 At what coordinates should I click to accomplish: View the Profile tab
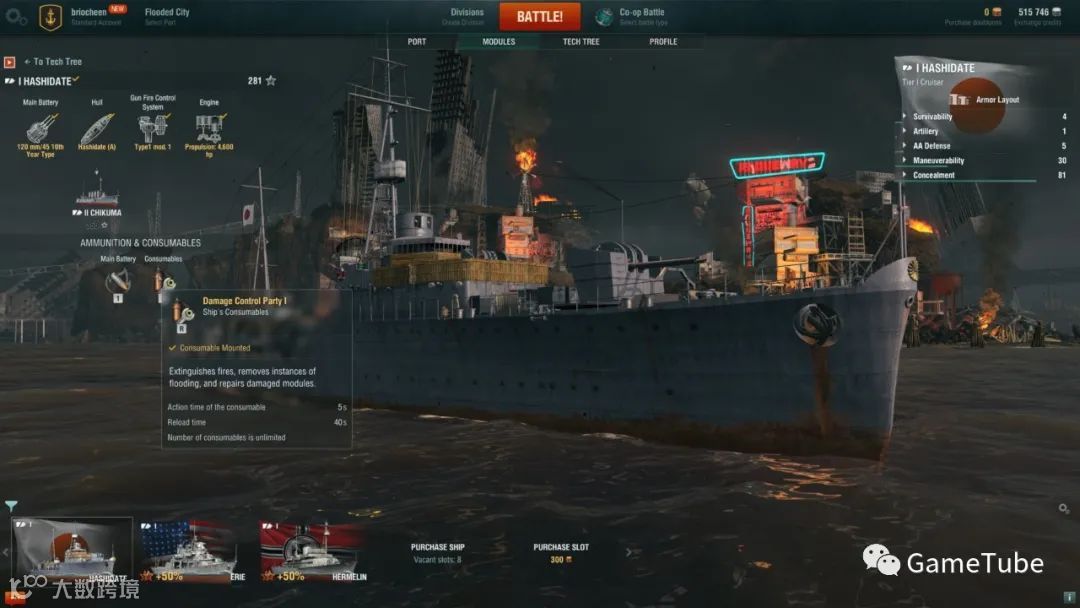pyautogui.click(x=663, y=42)
